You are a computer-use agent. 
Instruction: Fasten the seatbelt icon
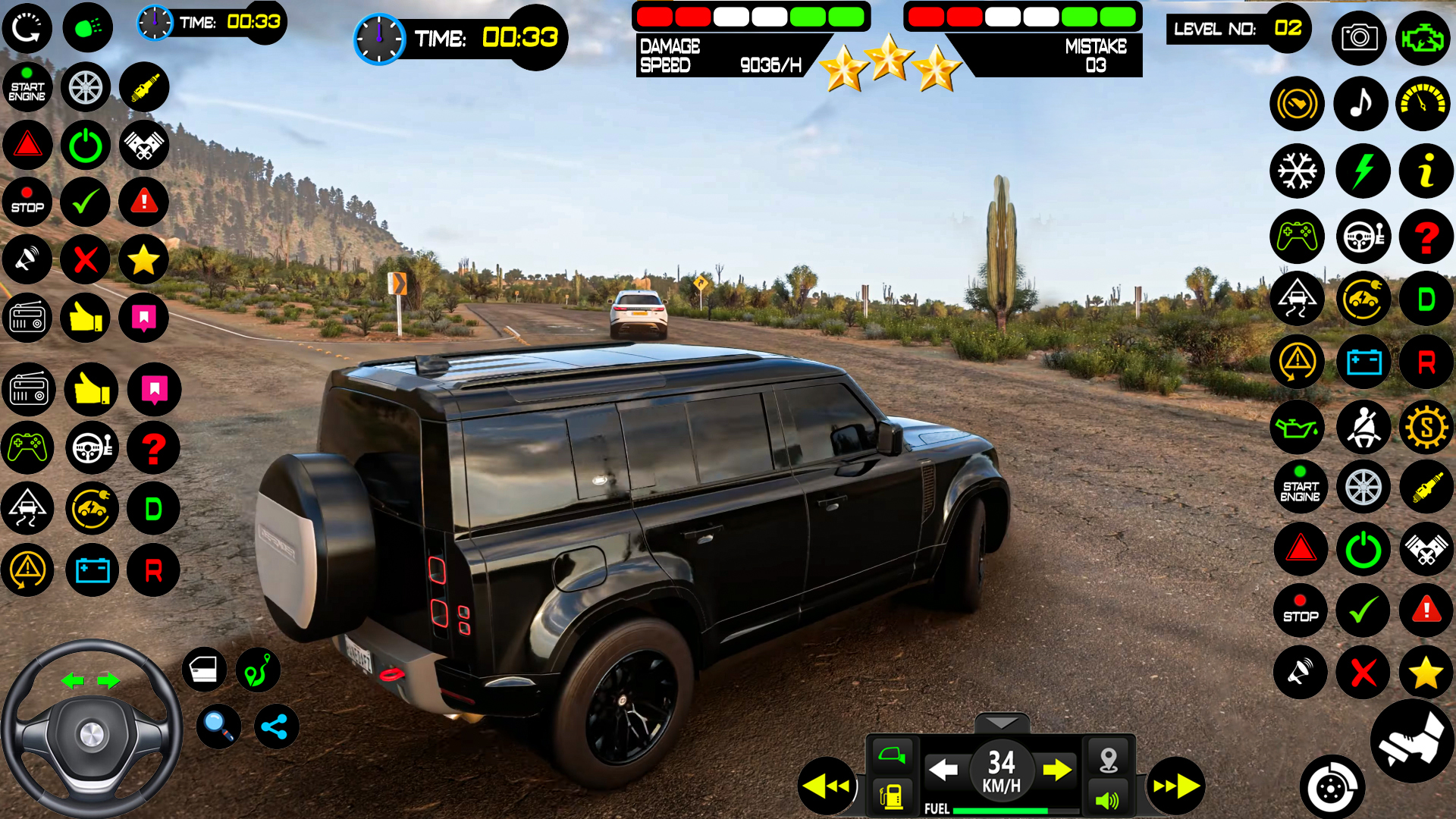(1363, 427)
